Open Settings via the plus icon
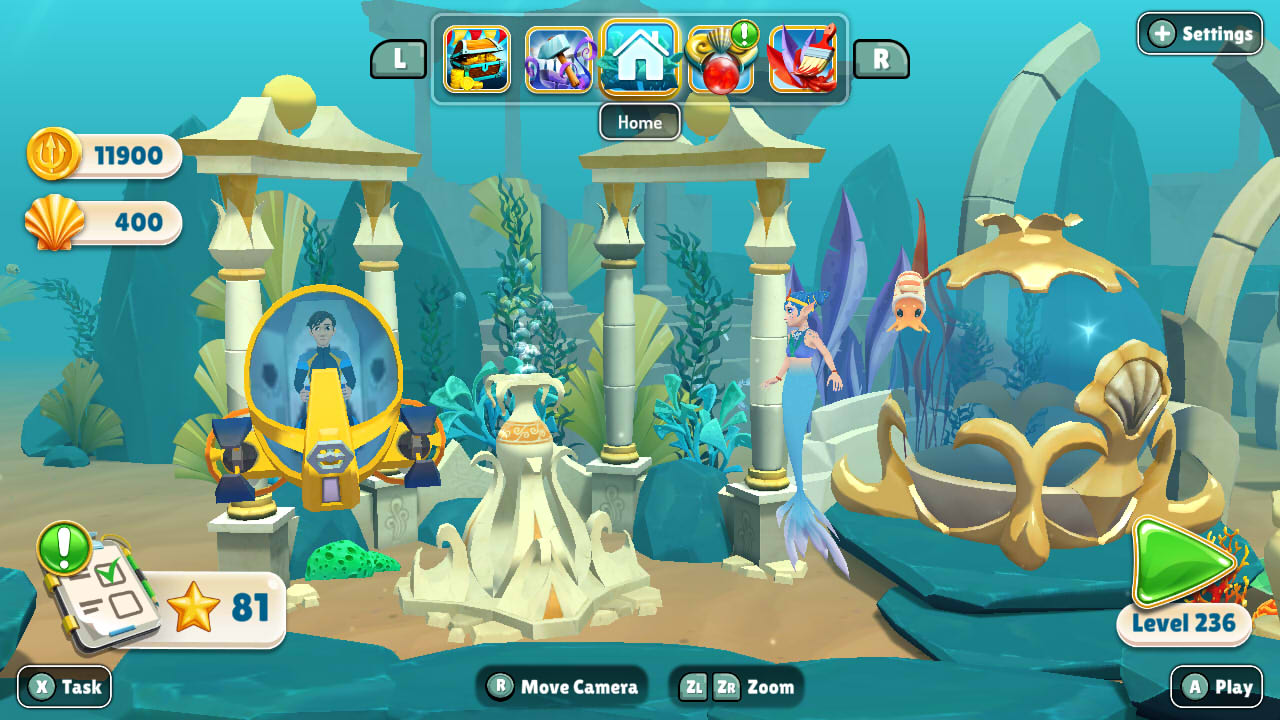This screenshot has height=720, width=1280. [x=1162, y=33]
